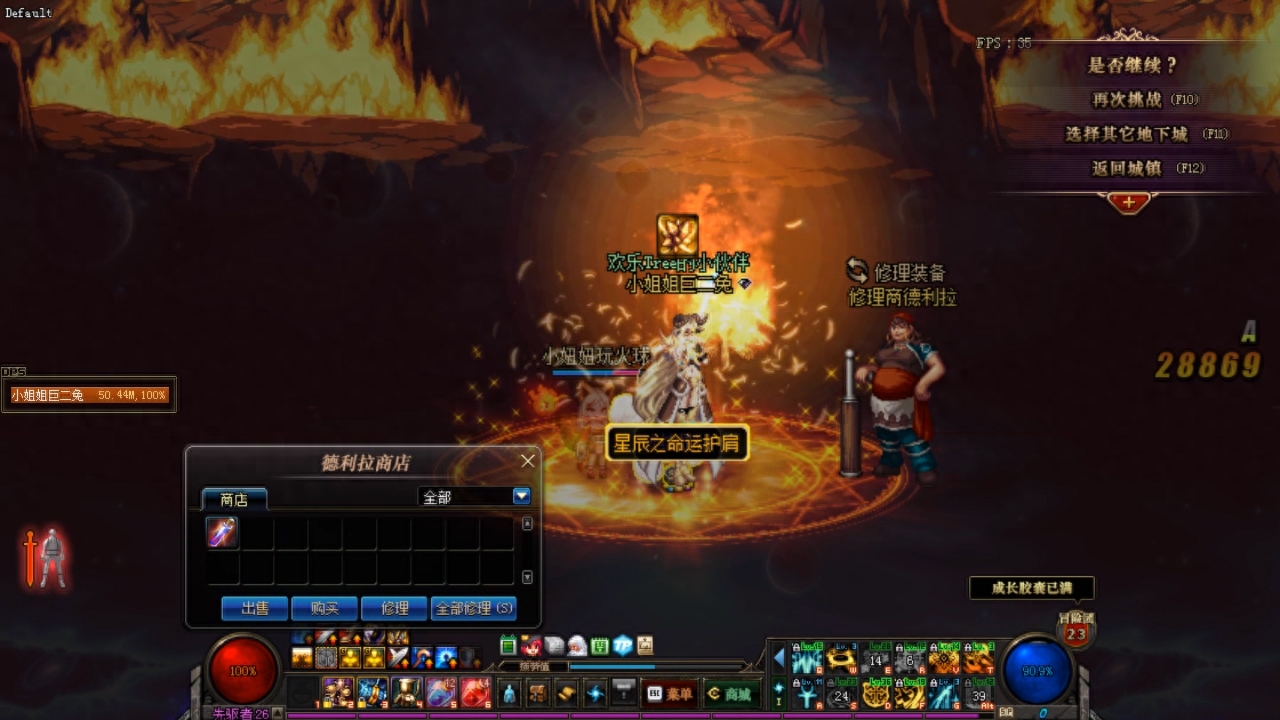Image resolution: width=1280 pixels, height=720 pixels.
Task: Open the 全部 category dropdown
Action: tap(521, 496)
